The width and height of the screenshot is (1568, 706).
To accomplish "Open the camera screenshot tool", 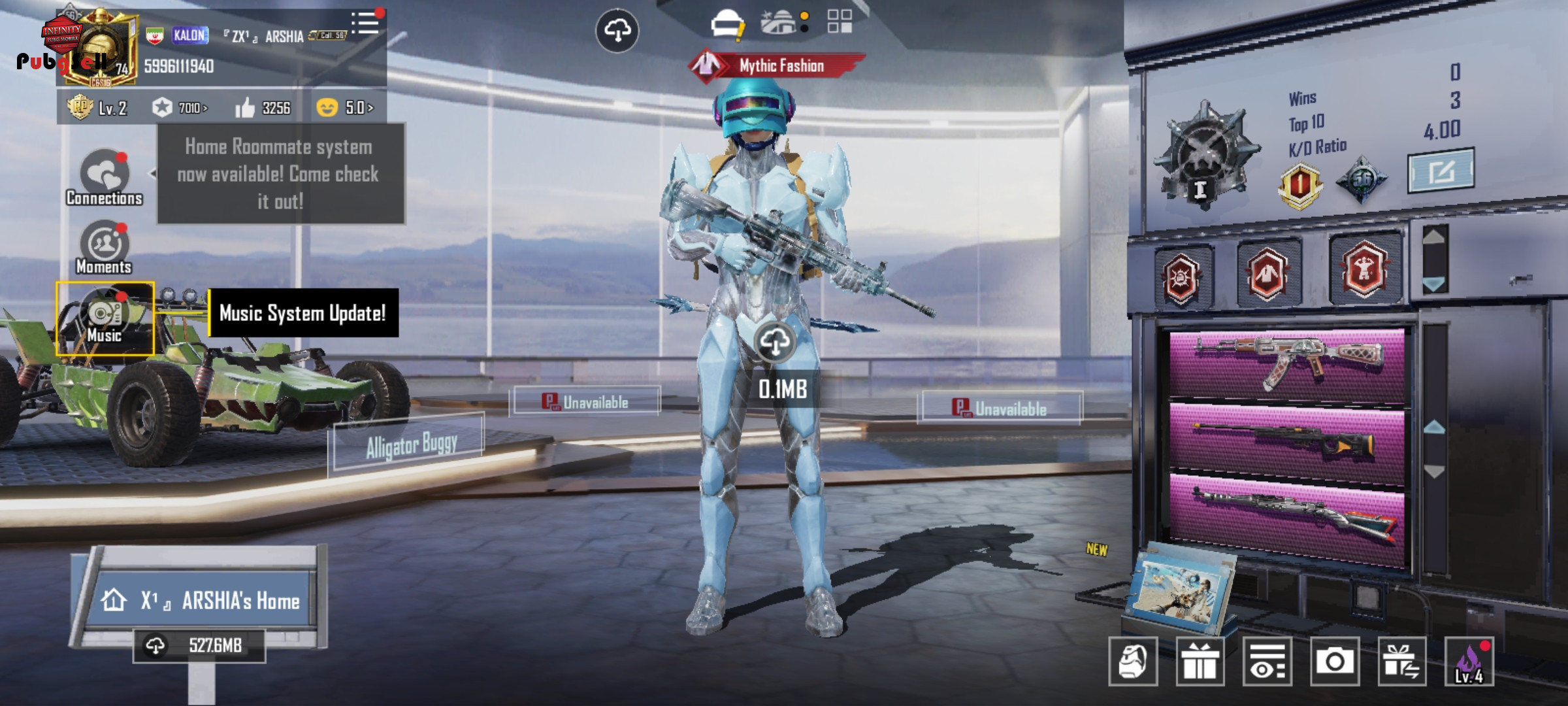I will coord(1334,662).
